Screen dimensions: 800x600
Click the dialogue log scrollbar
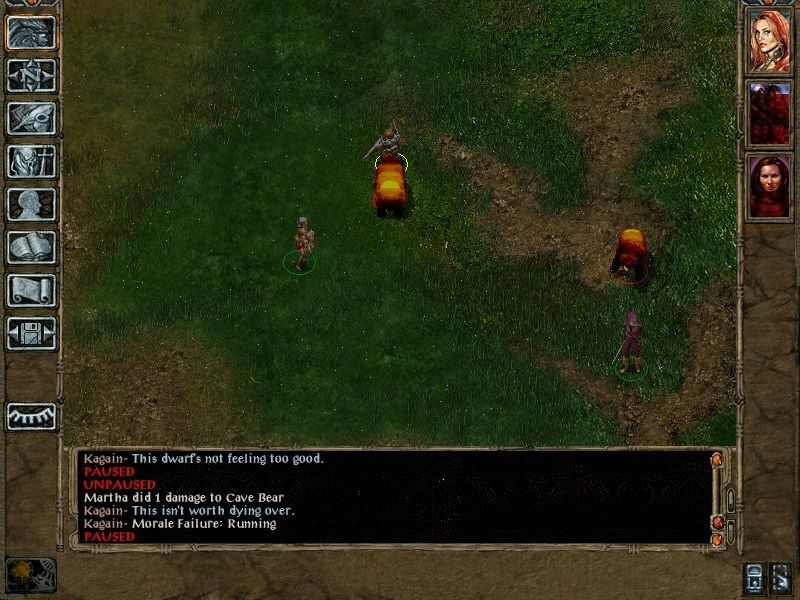click(x=728, y=498)
